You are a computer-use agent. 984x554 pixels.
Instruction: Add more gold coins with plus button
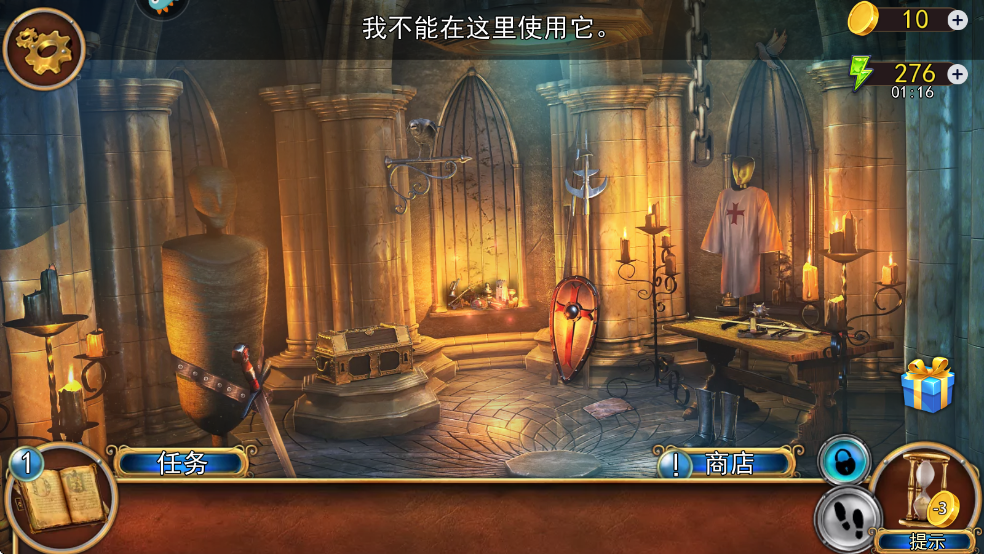[957, 19]
